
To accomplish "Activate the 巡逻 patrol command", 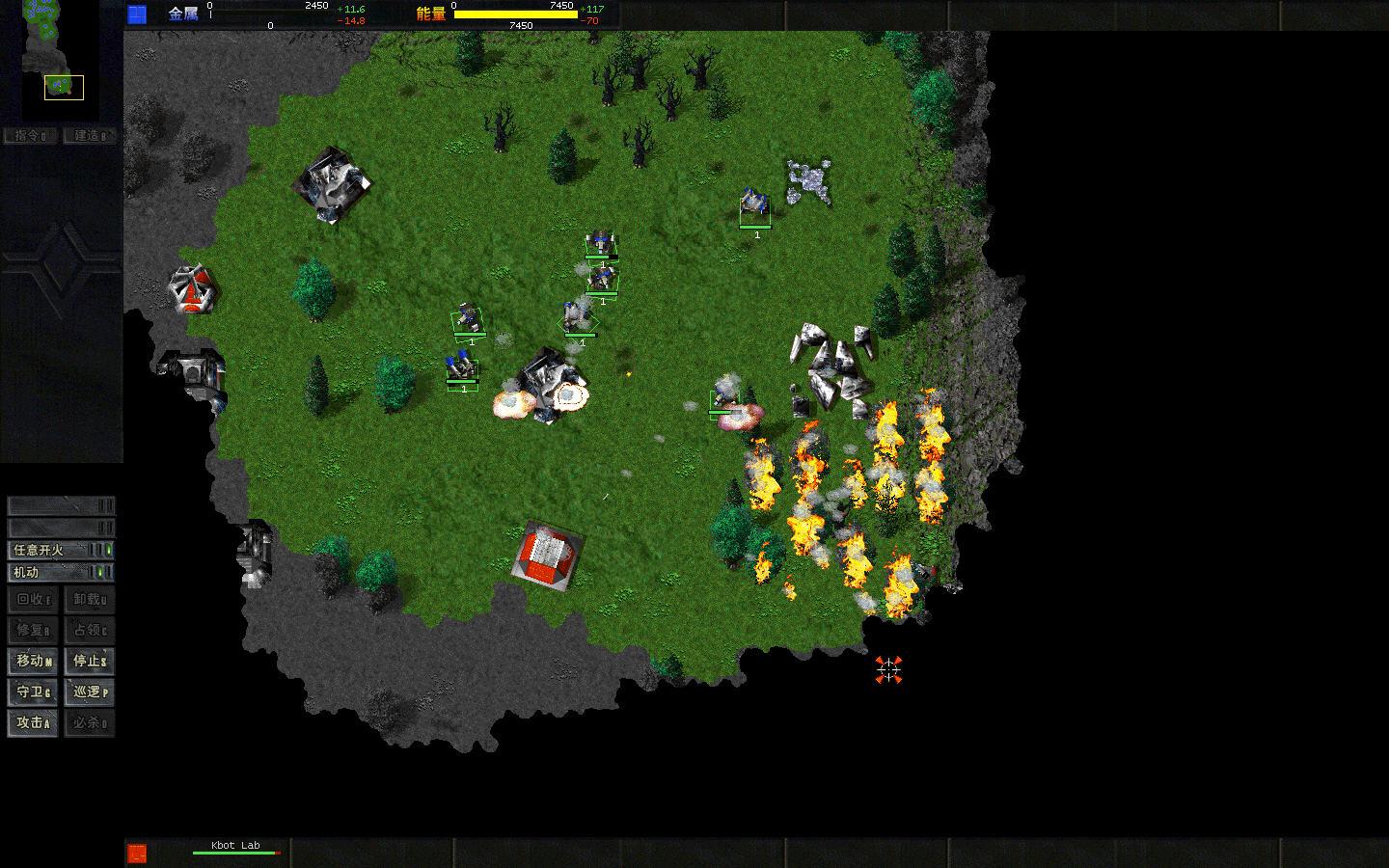I will (x=90, y=692).
